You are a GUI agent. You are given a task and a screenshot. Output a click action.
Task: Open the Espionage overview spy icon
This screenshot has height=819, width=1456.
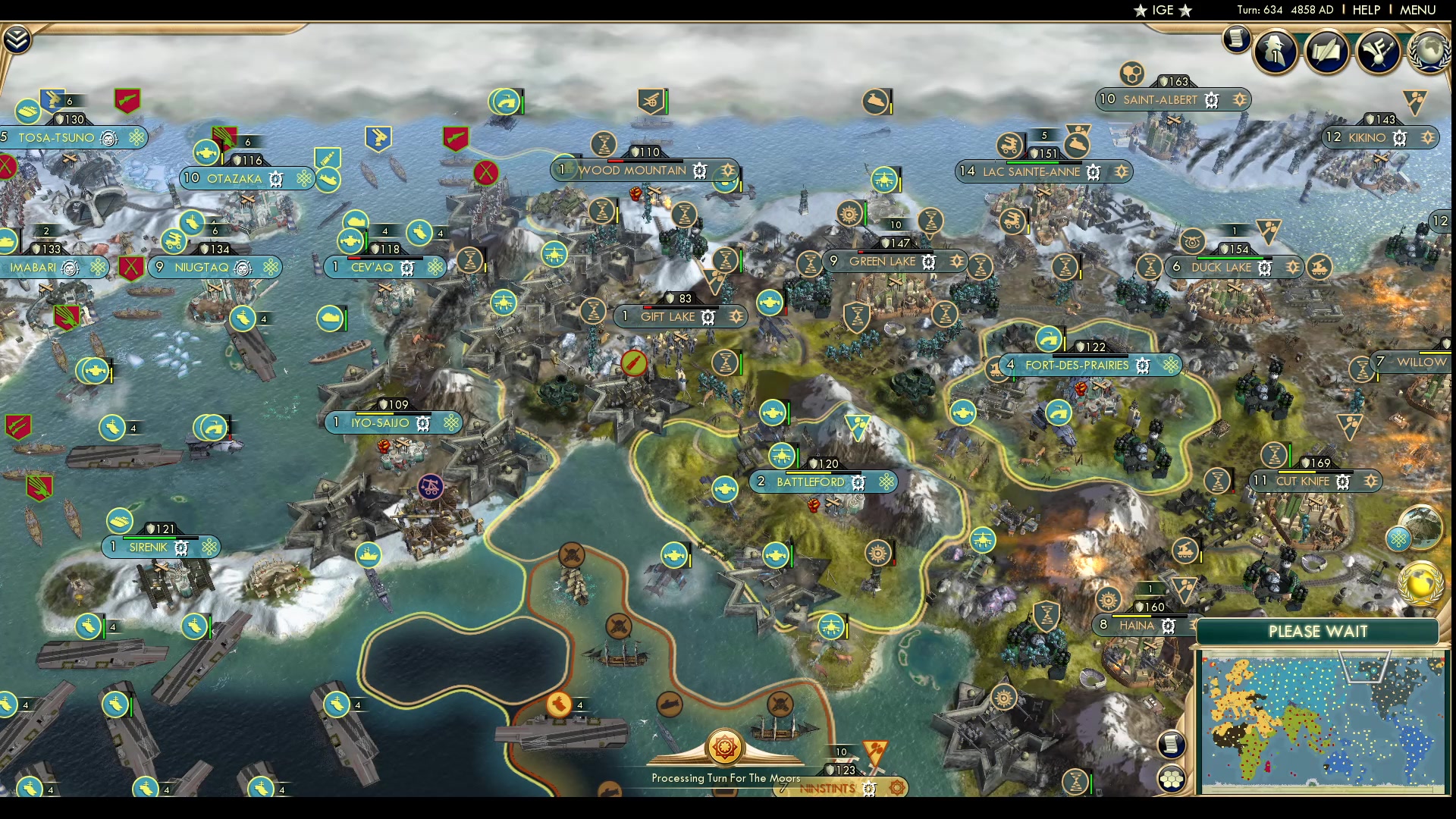pyautogui.click(x=1275, y=52)
